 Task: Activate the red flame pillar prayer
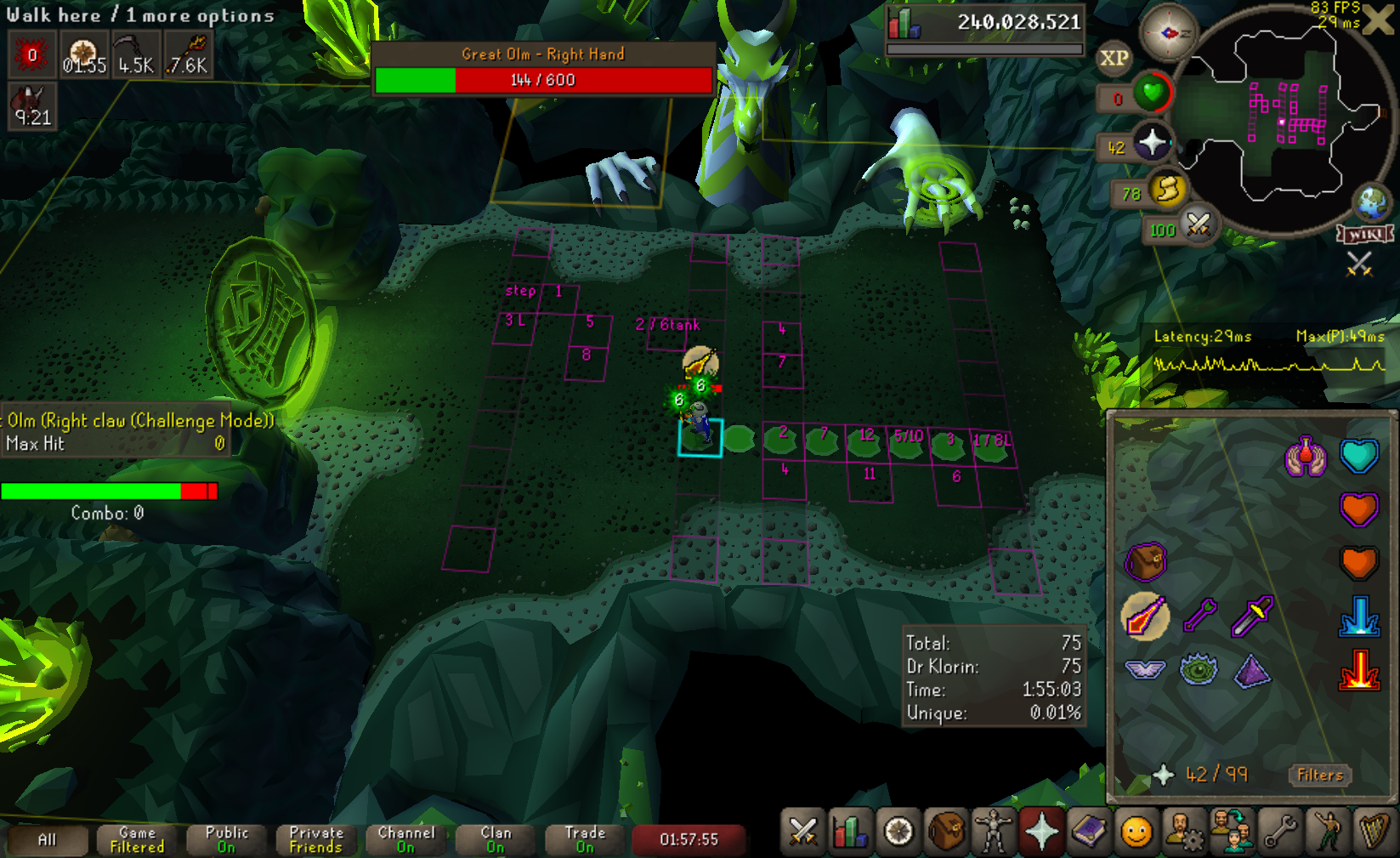coord(1358,670)
